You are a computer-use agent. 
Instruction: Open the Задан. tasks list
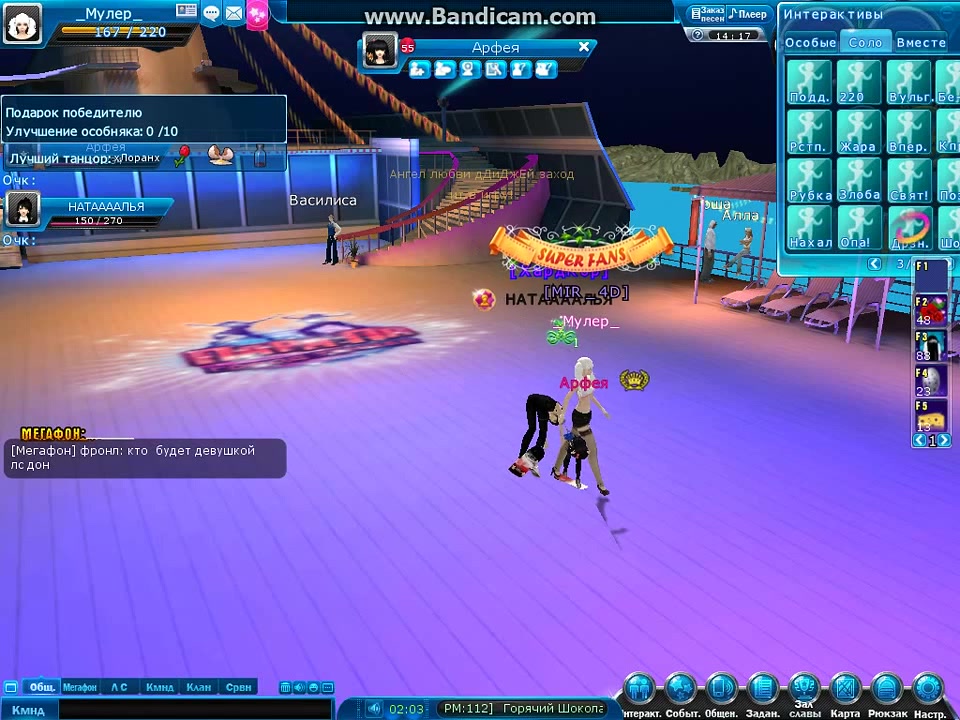pos(763,690)
